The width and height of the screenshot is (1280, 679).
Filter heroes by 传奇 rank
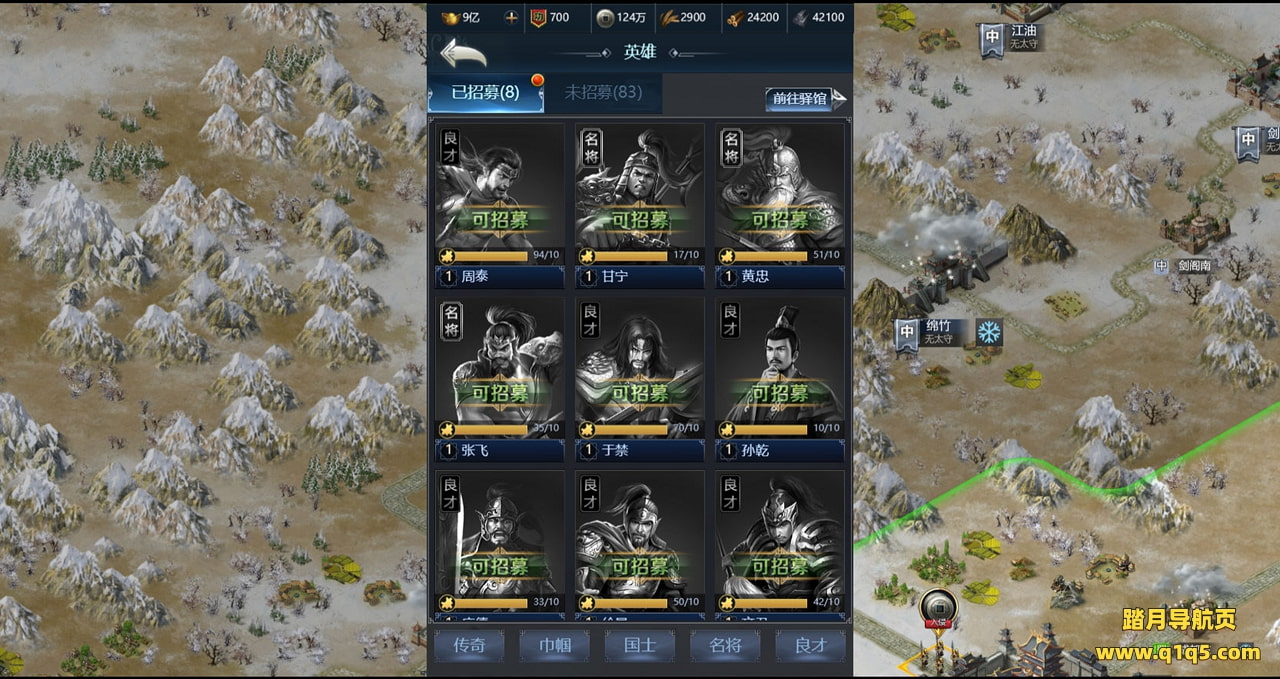tap(470, 645)
